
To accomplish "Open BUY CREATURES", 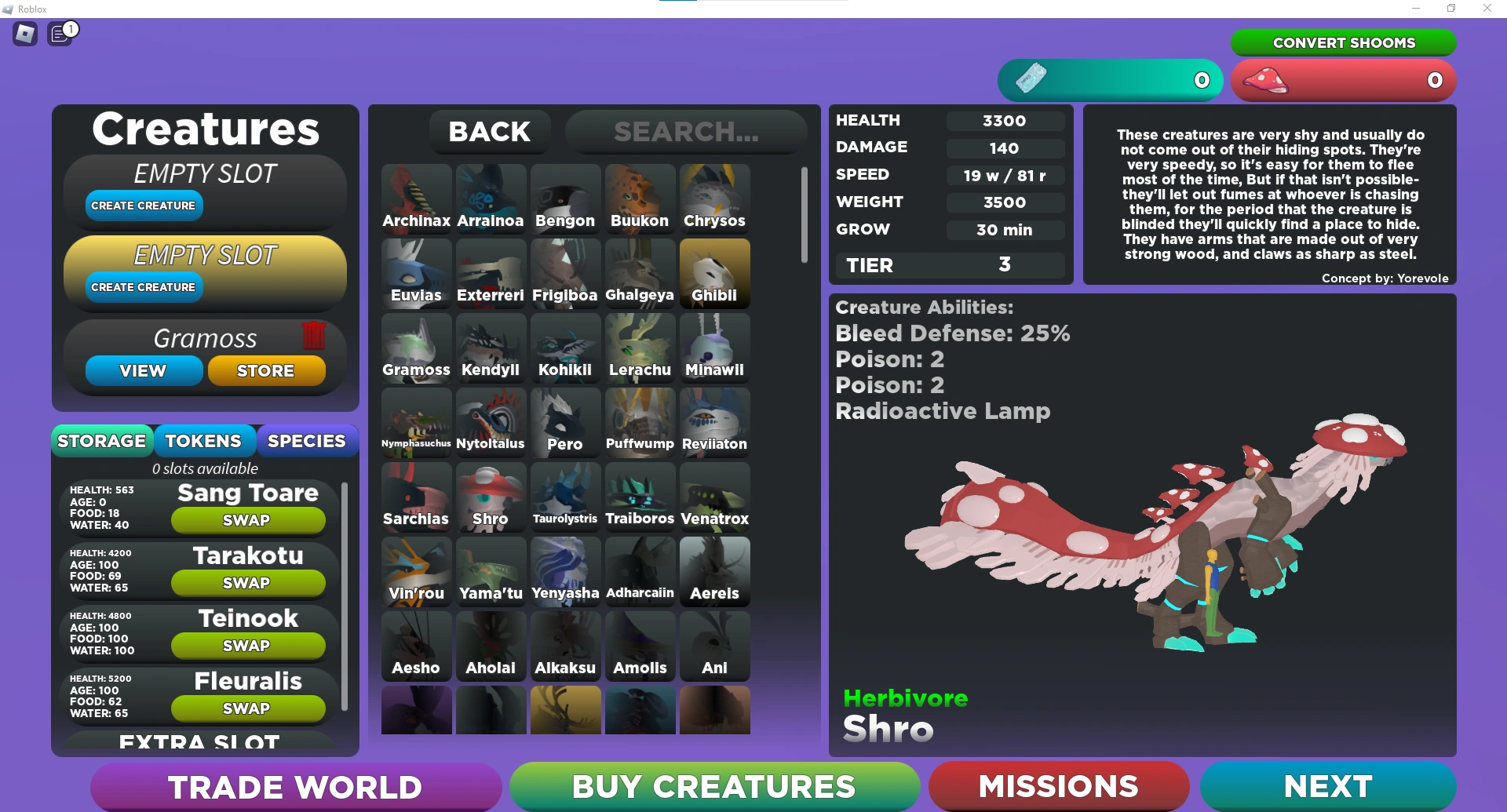I will point(713,785).
